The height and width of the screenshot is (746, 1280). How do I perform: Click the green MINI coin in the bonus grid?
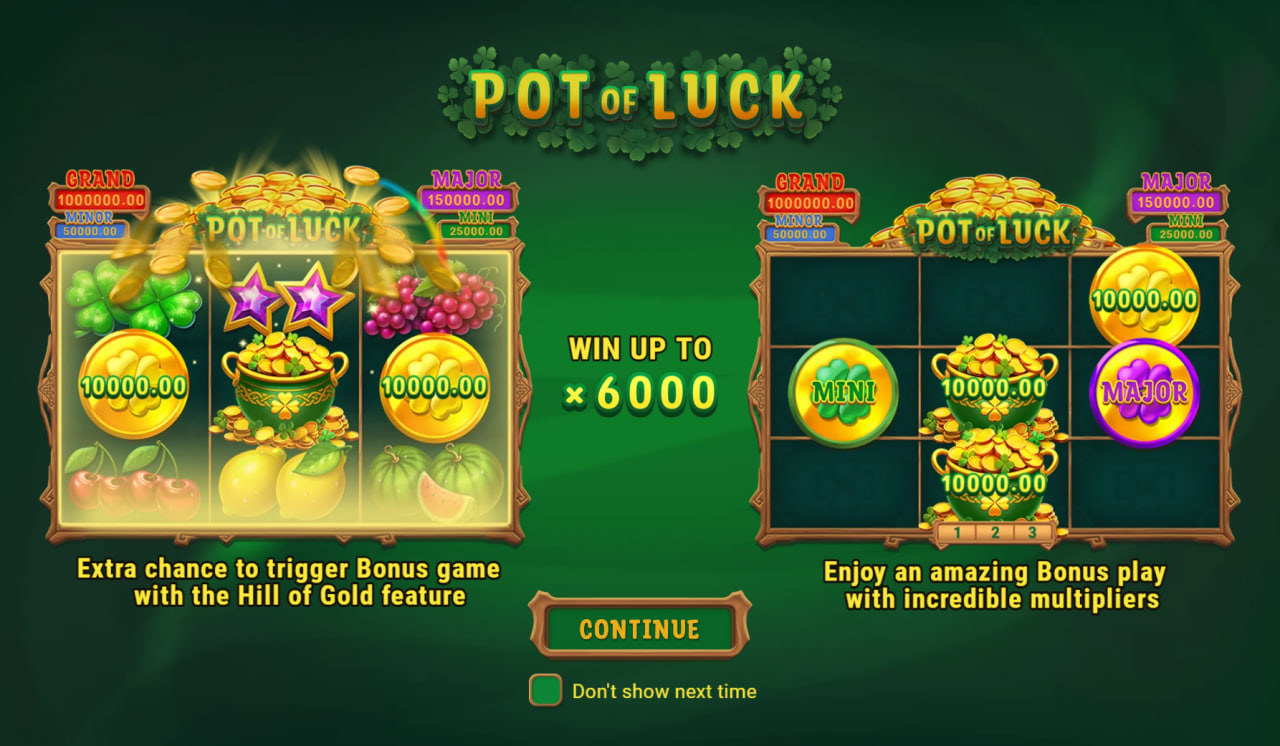point(843,392)
